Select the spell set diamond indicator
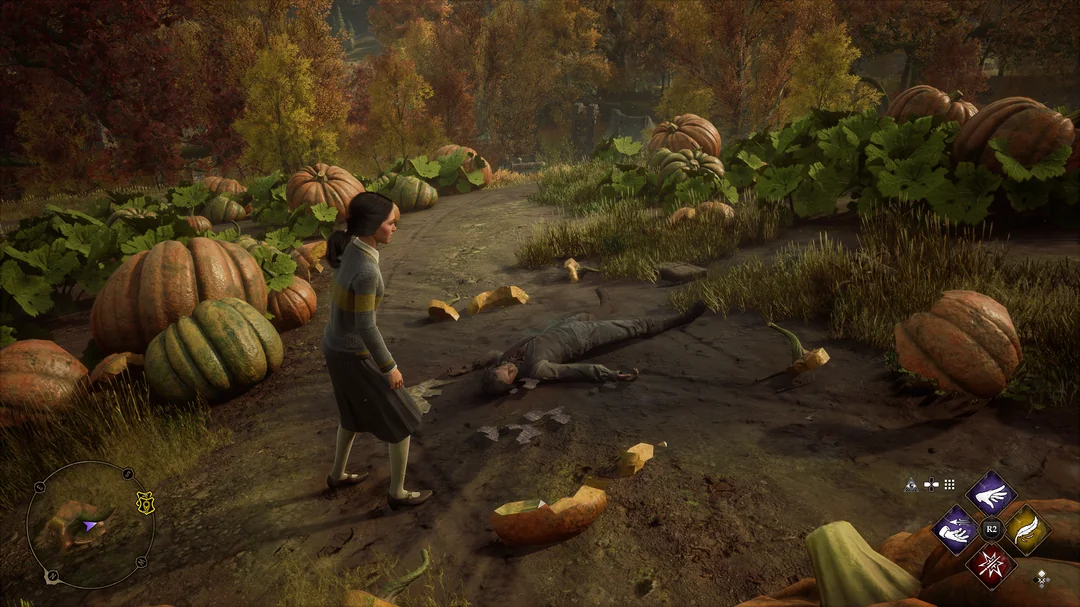This screenshot has height=607, width=1080. 1041,578
